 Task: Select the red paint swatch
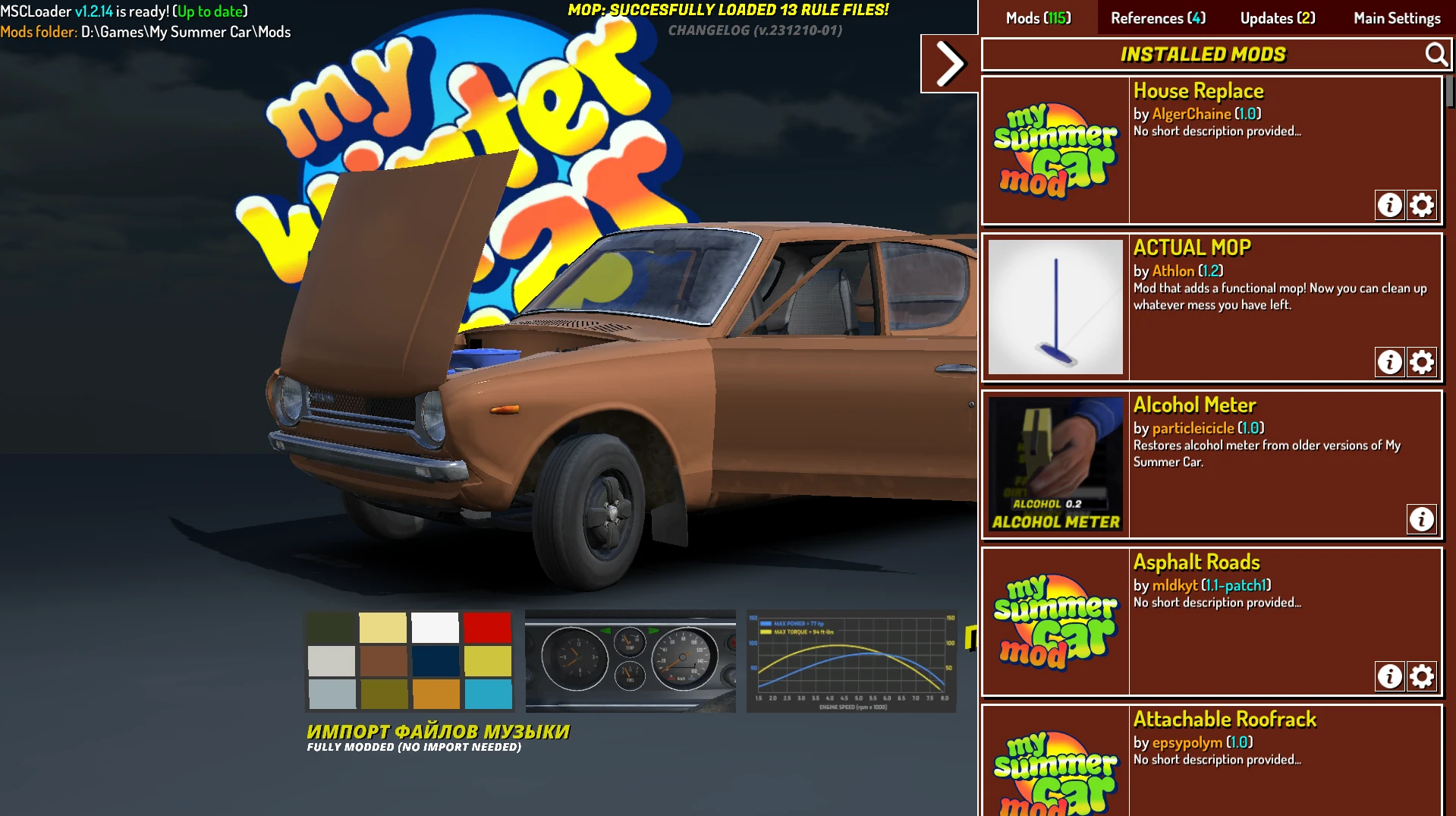click(488, 628)
